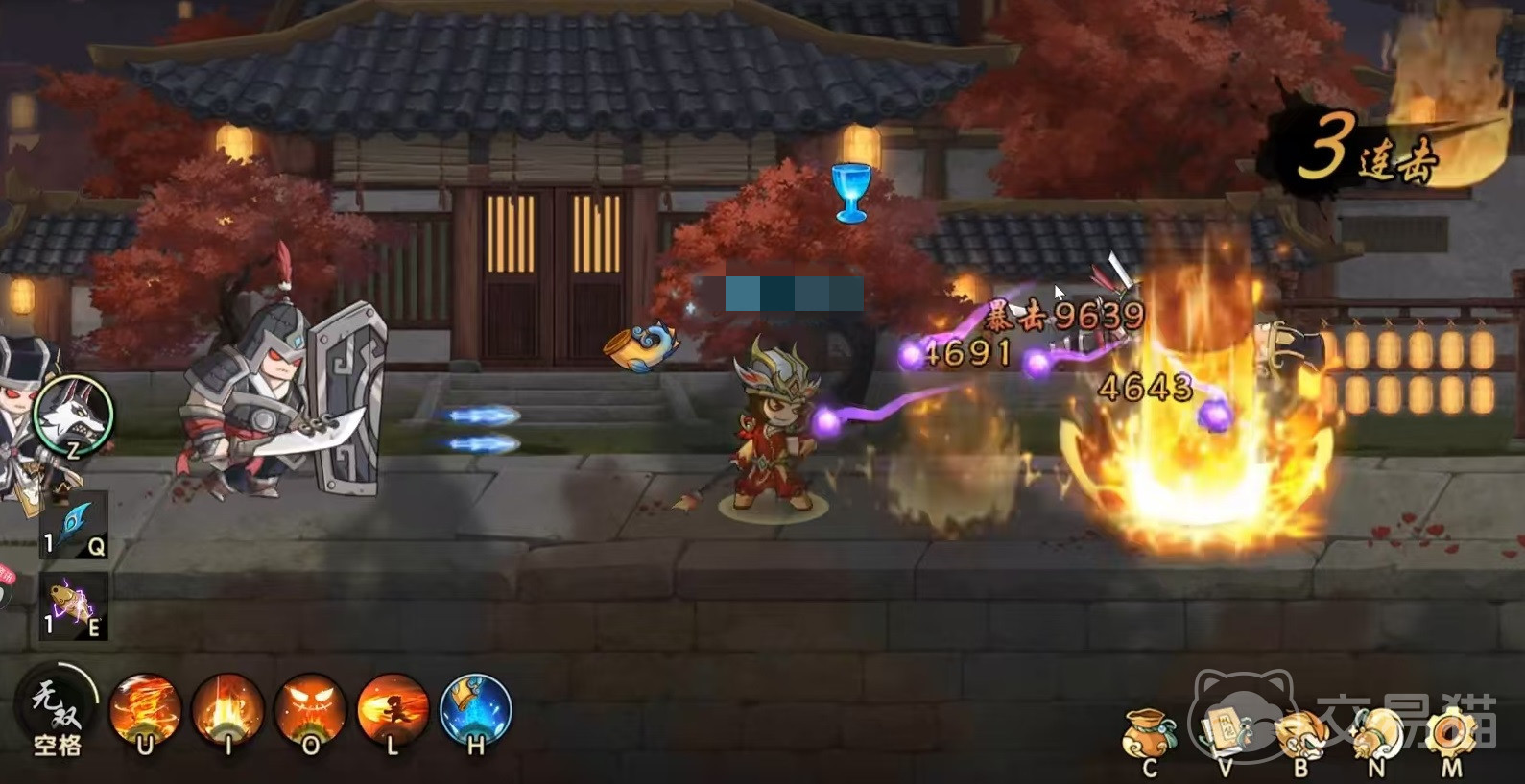Activate the bonfire flame skill on I
This screenshot has width=1525, height=784.
point(226,712)
